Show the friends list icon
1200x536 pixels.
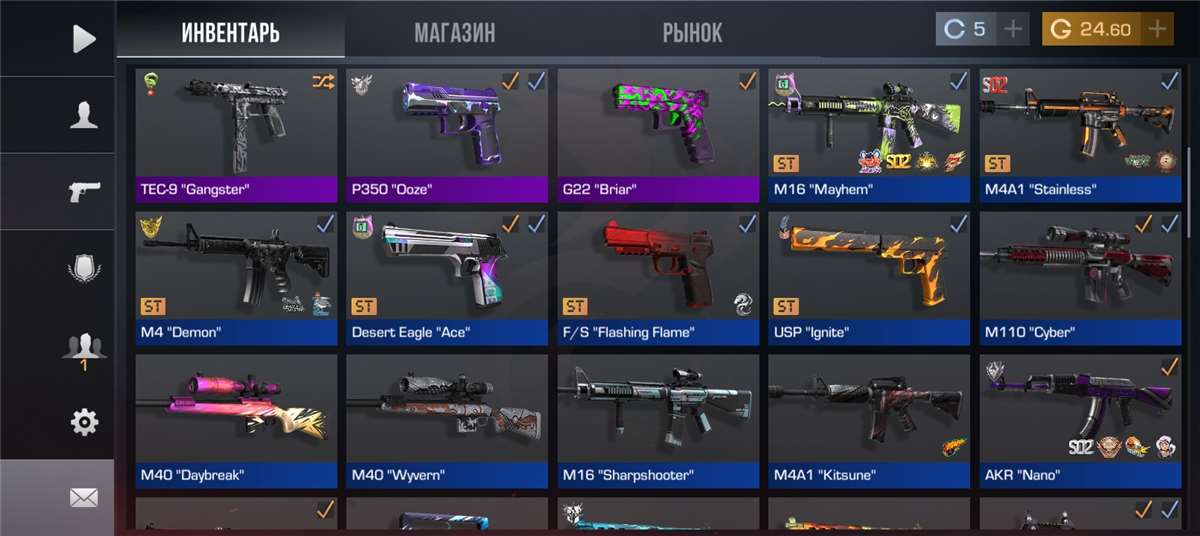coord(84,346)
